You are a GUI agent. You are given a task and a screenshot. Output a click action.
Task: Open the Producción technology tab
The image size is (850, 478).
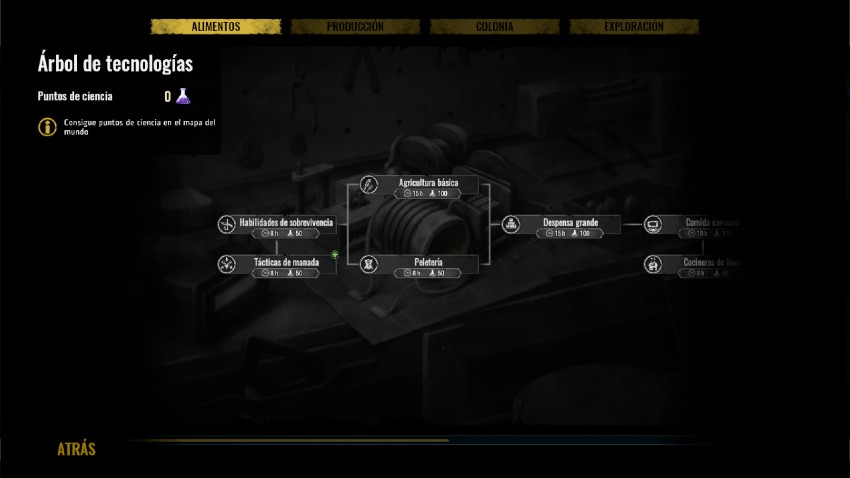point(355,27)
